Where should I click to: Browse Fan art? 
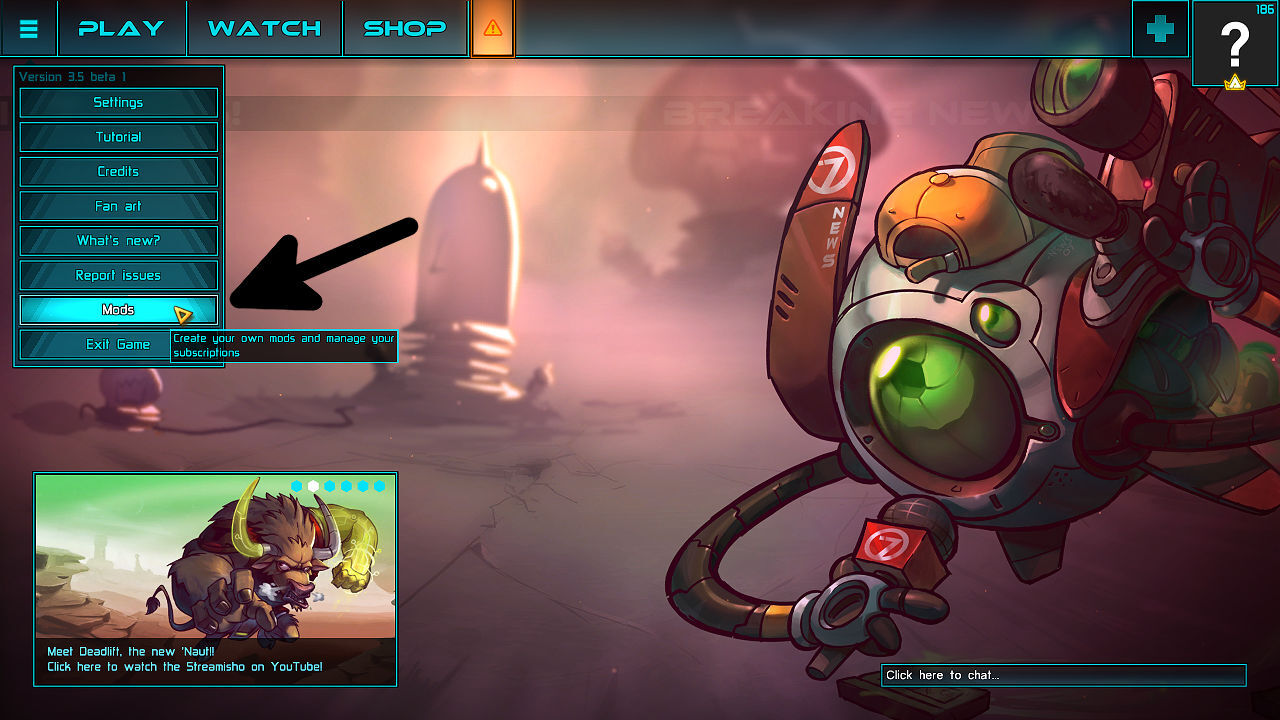tap(118, 206)
